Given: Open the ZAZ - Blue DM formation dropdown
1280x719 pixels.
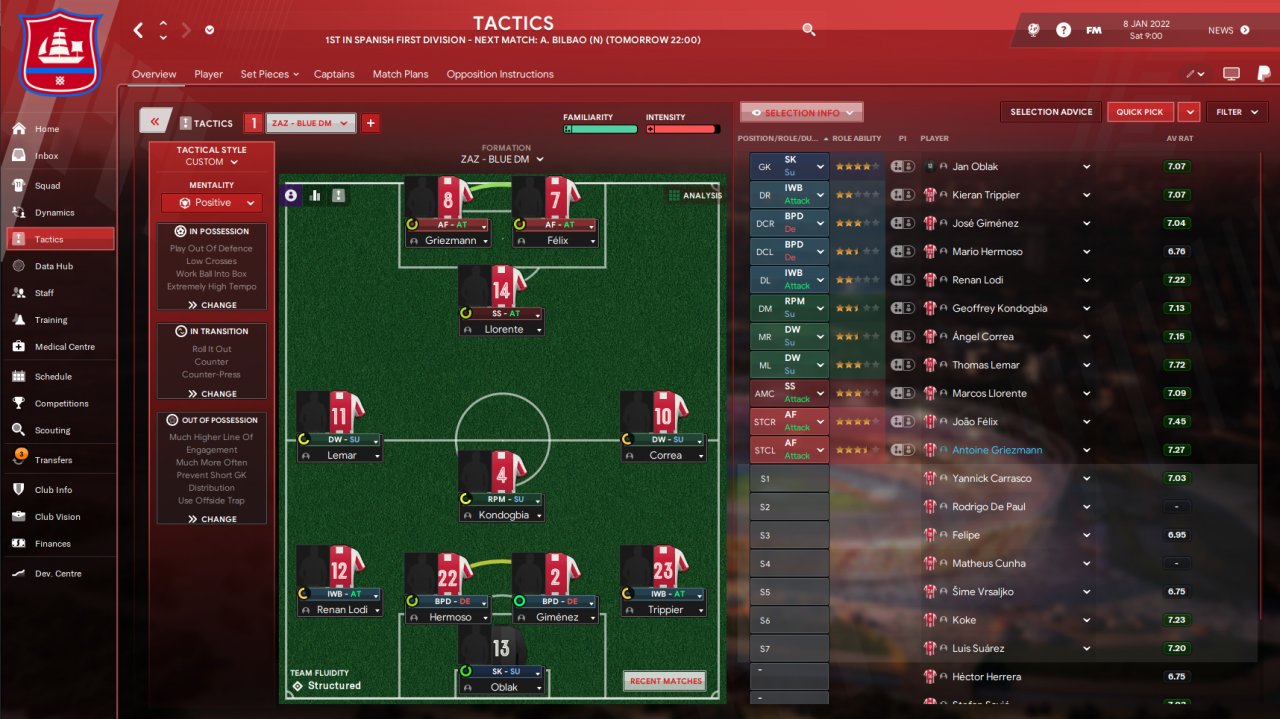Looking at the screenshot, I should click(x=502, y=159).
